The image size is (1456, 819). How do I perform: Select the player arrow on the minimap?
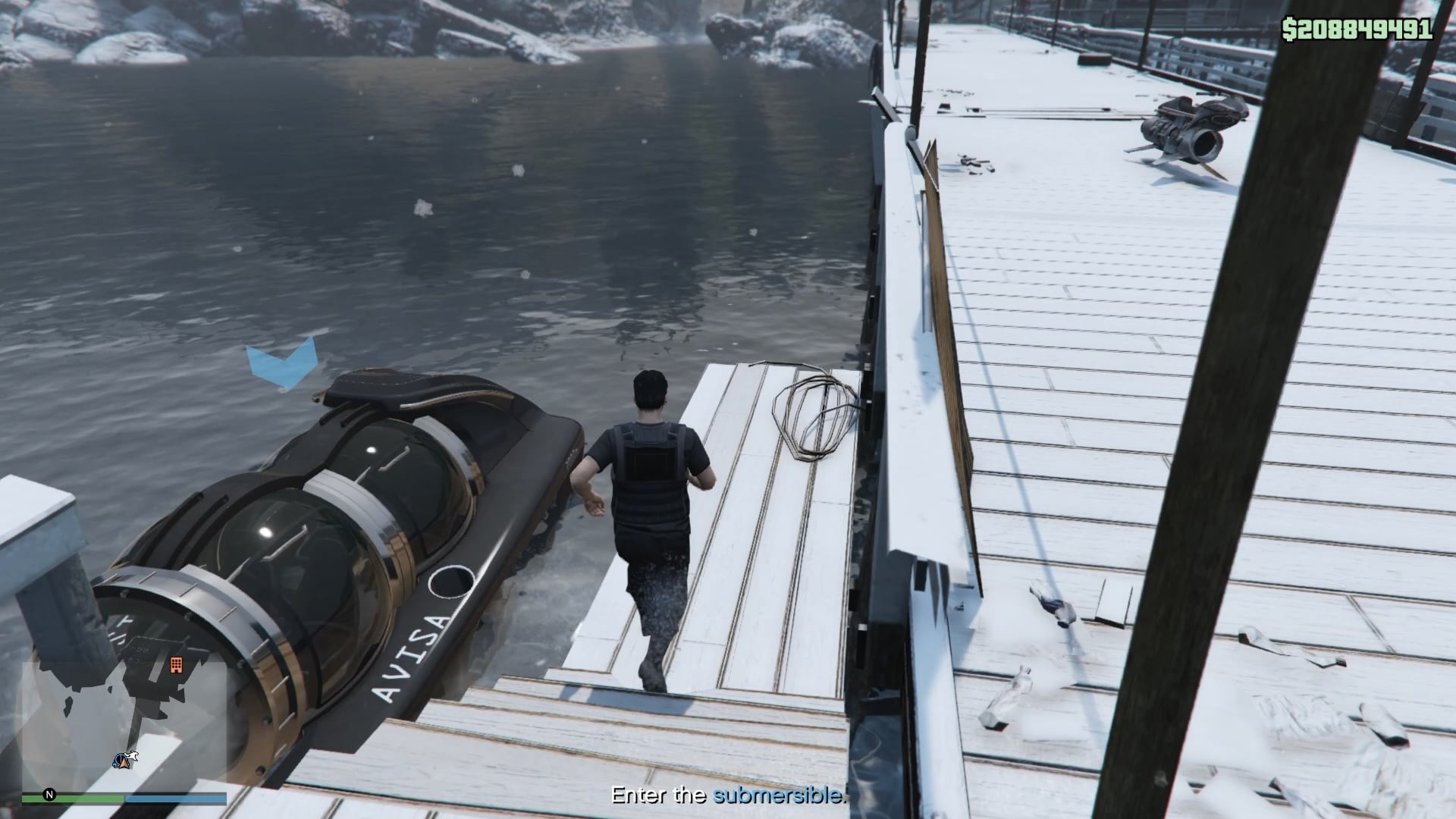124,764
